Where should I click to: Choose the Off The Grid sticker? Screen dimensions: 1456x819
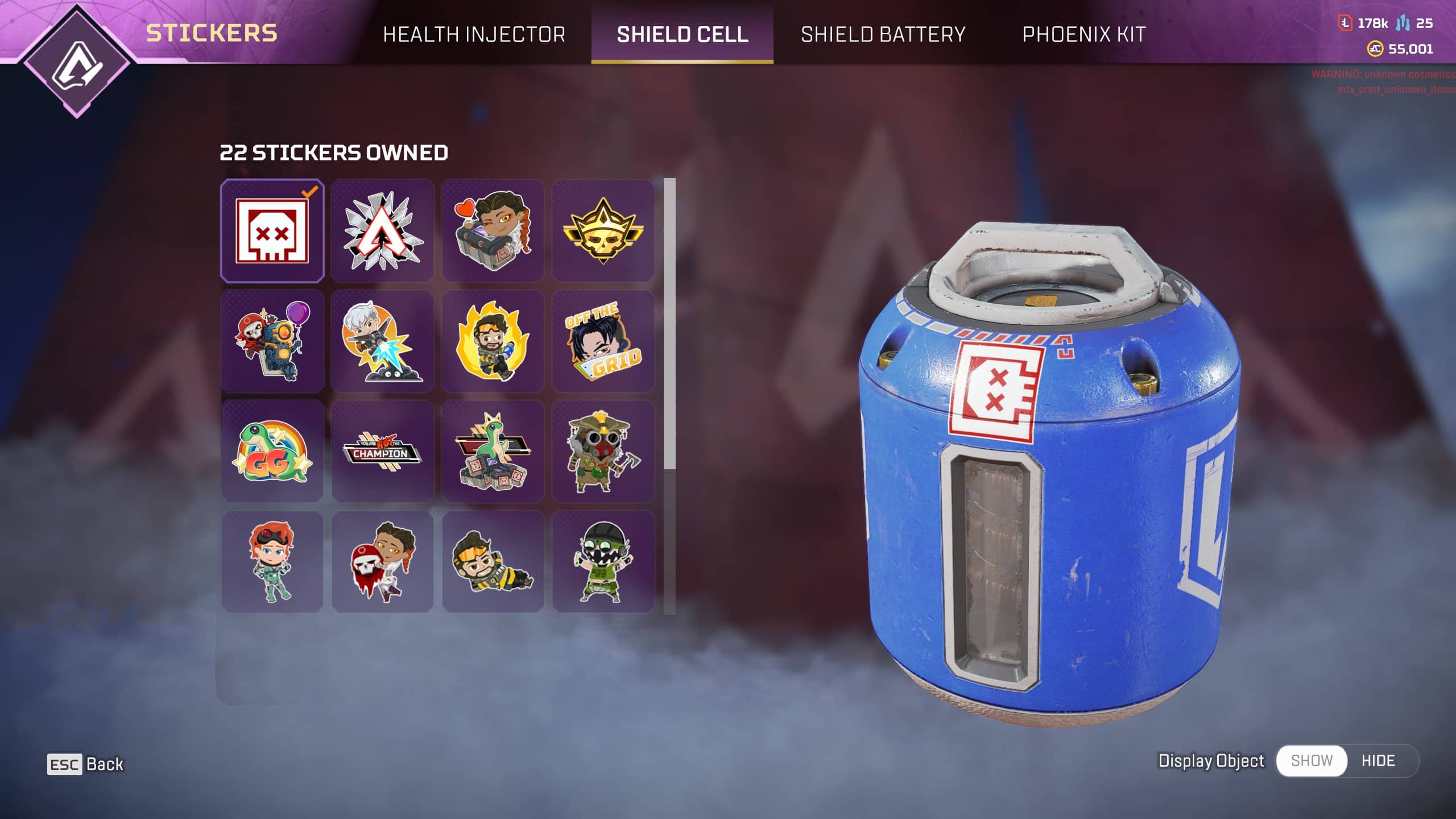pos(603,341)
